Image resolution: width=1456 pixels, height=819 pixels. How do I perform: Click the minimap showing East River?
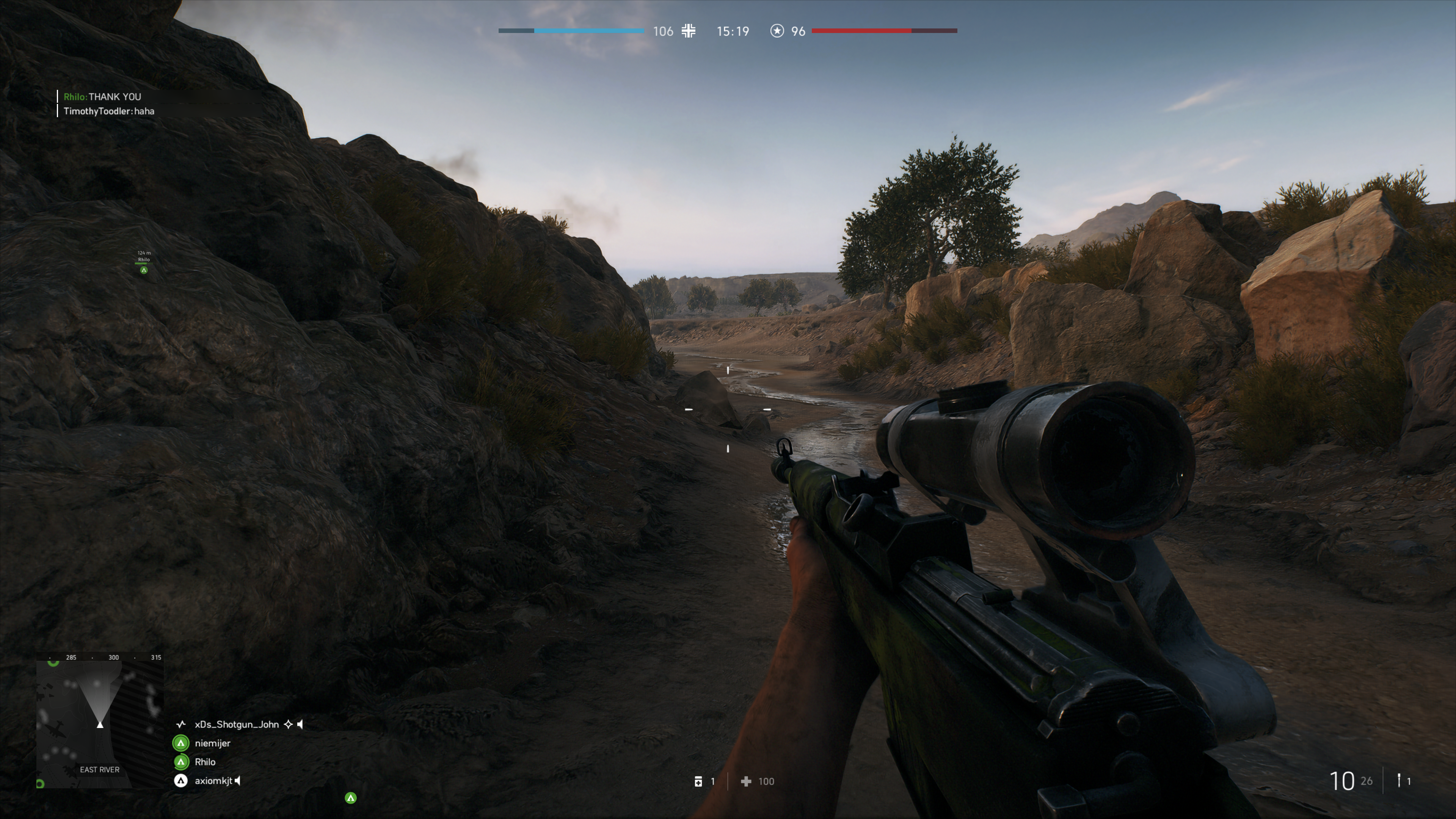pyautogui.click(x=99, y=721)
